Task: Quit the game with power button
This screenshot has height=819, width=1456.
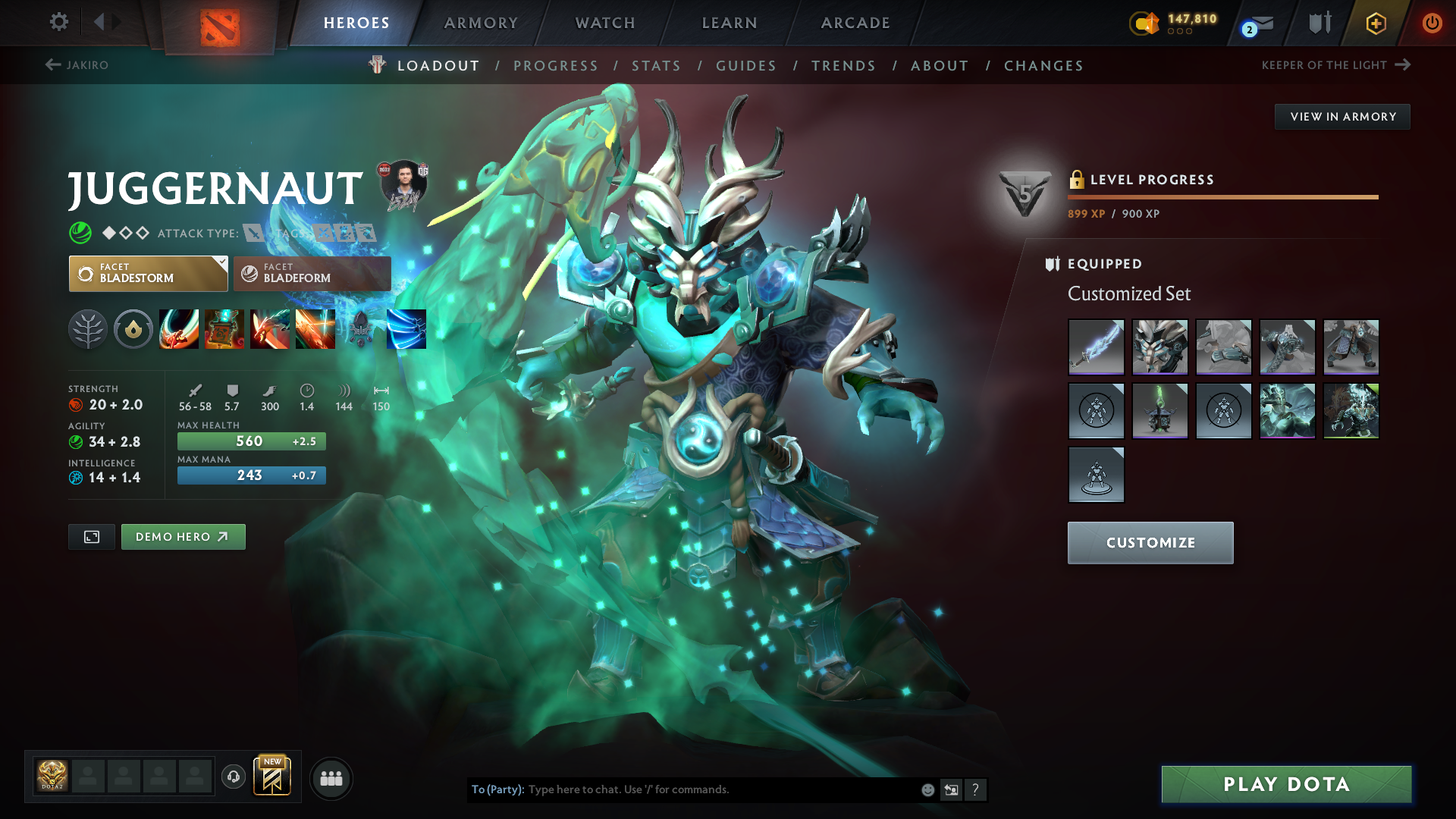Action: pyautogui.click(x=1432, y=23)
